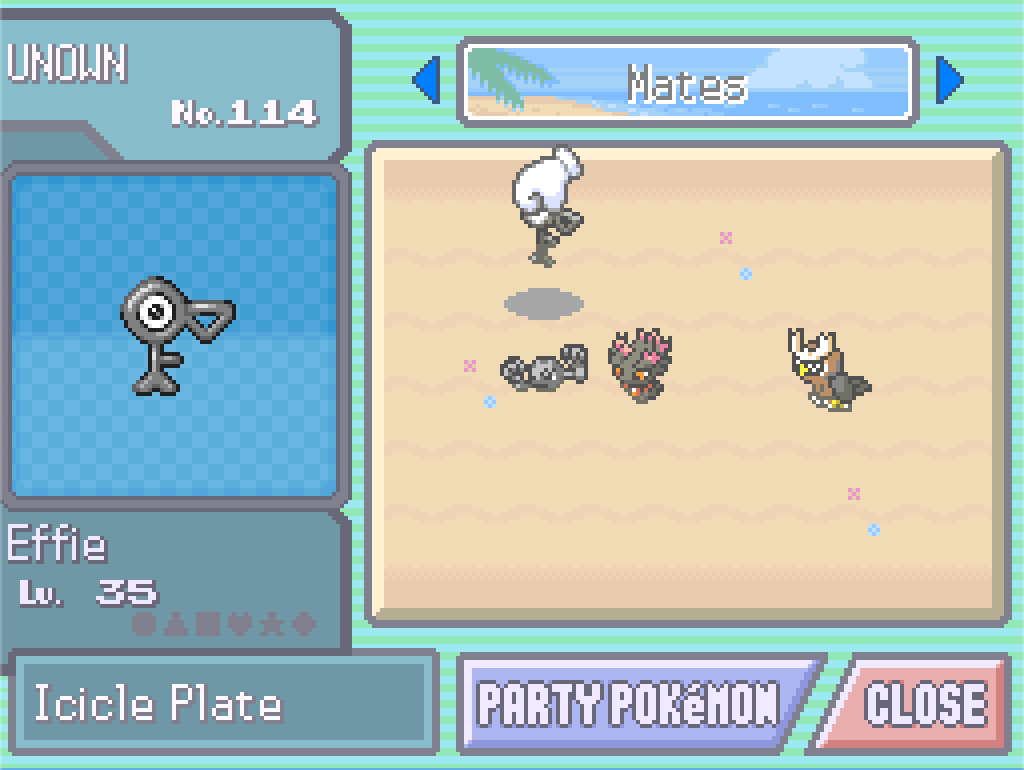Select the Noctowl in the box
This screenshot has height=770, width=1024.
pos(826,370)
